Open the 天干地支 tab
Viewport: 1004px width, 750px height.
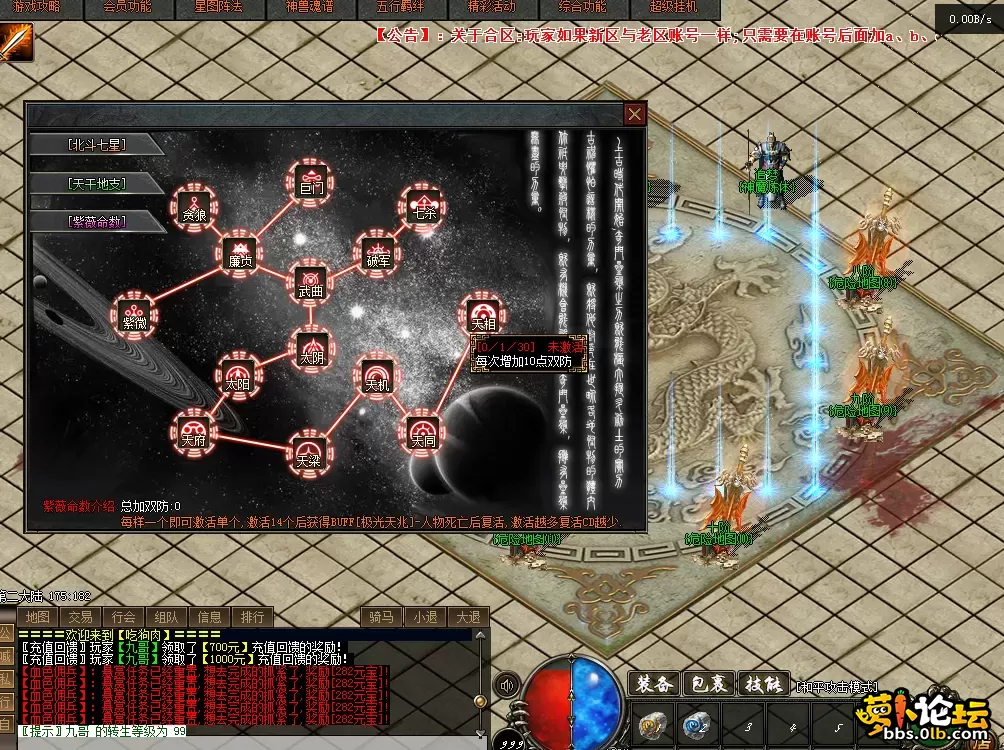click(97, 183)
